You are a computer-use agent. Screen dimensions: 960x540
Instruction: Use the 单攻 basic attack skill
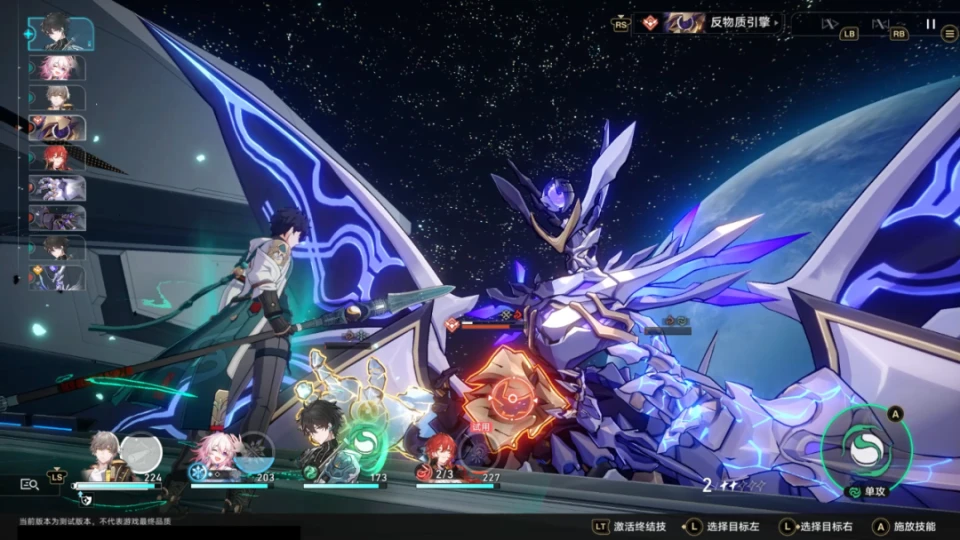point(866,450)
